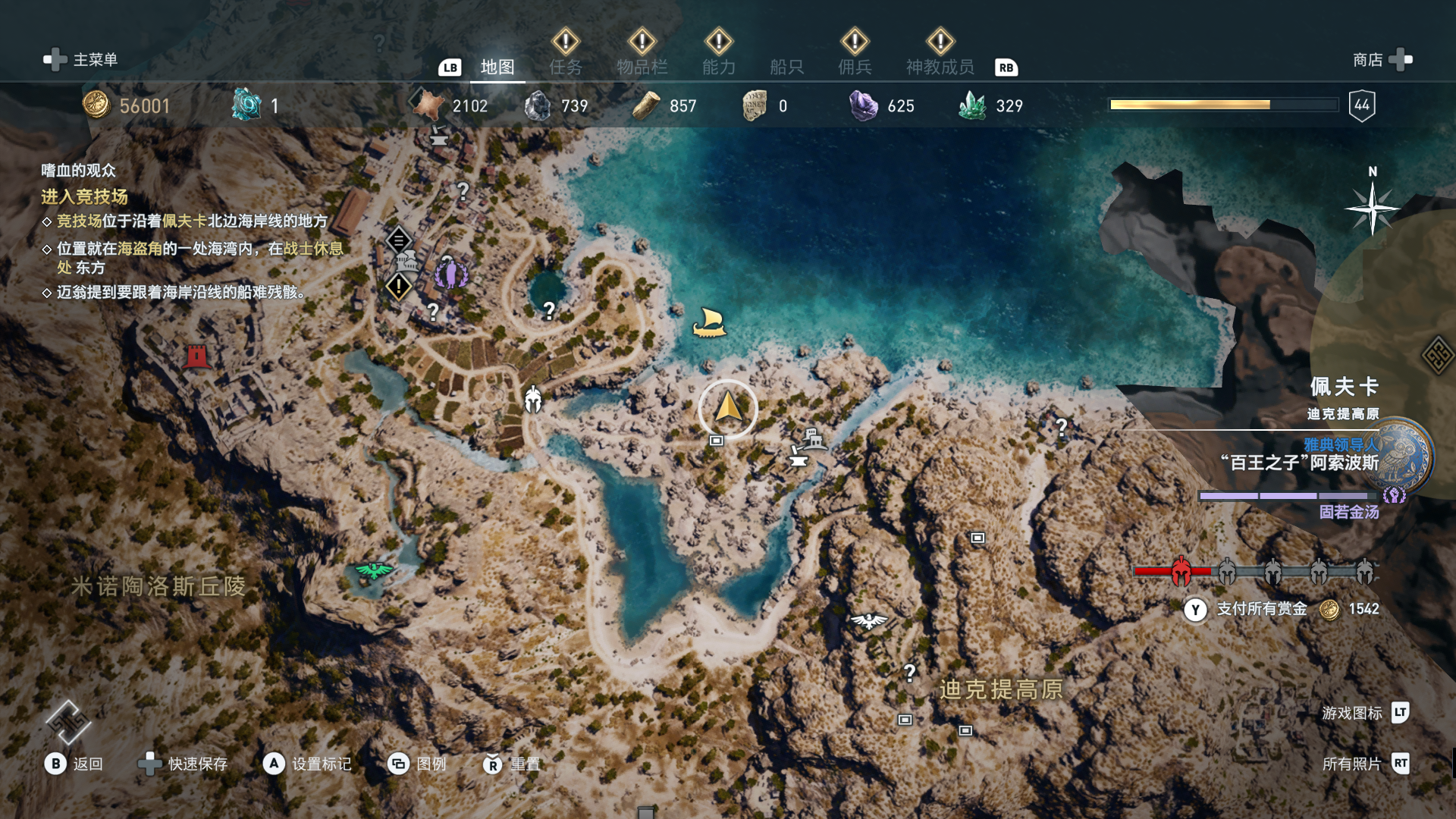Open the 主菜单 main menu
The height and width of the screenshot is (819, 1456).
coord(82,59)
